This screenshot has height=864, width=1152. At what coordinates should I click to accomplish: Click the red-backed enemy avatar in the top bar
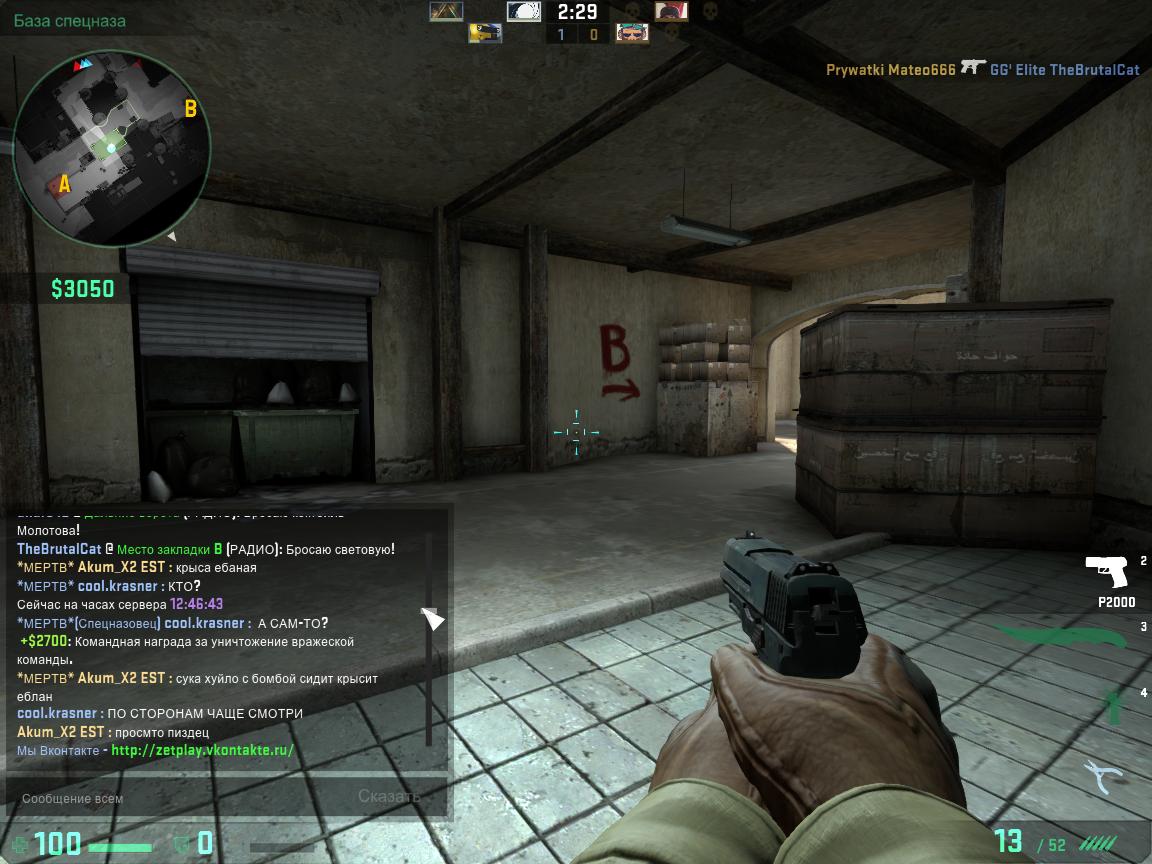pos(671,11)
